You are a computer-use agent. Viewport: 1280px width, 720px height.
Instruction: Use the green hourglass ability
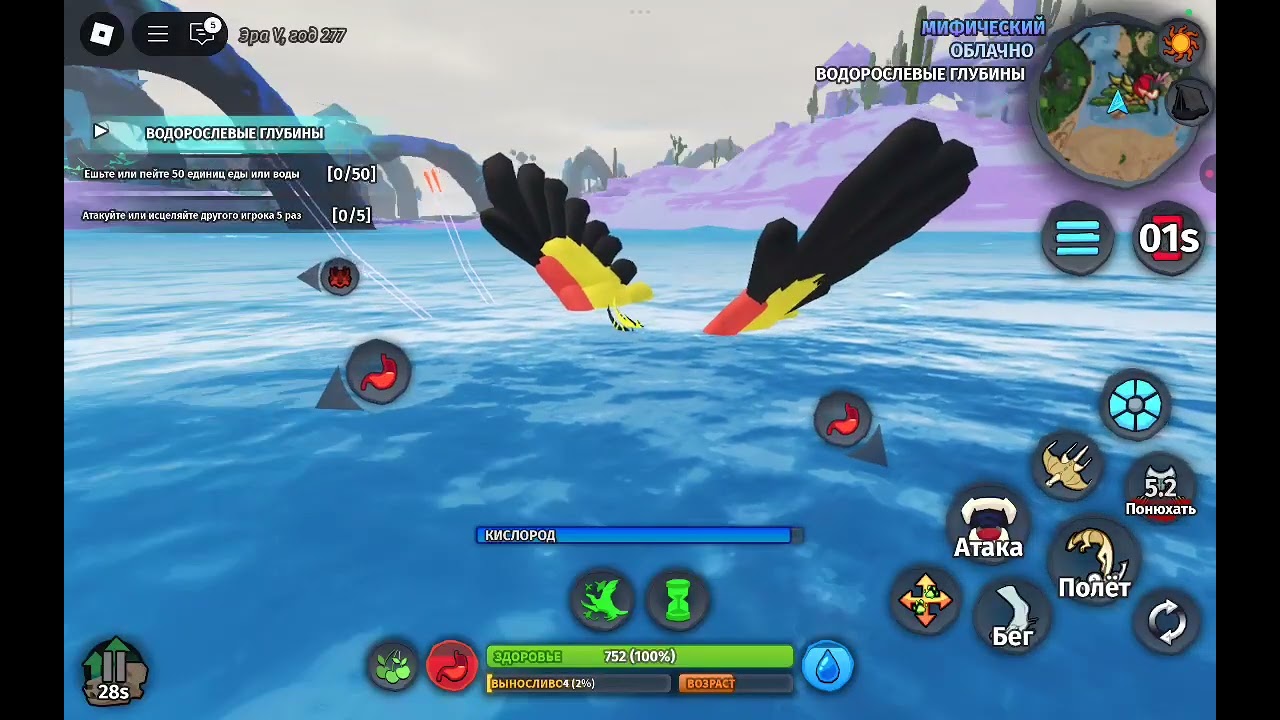[x=678, y=601]
